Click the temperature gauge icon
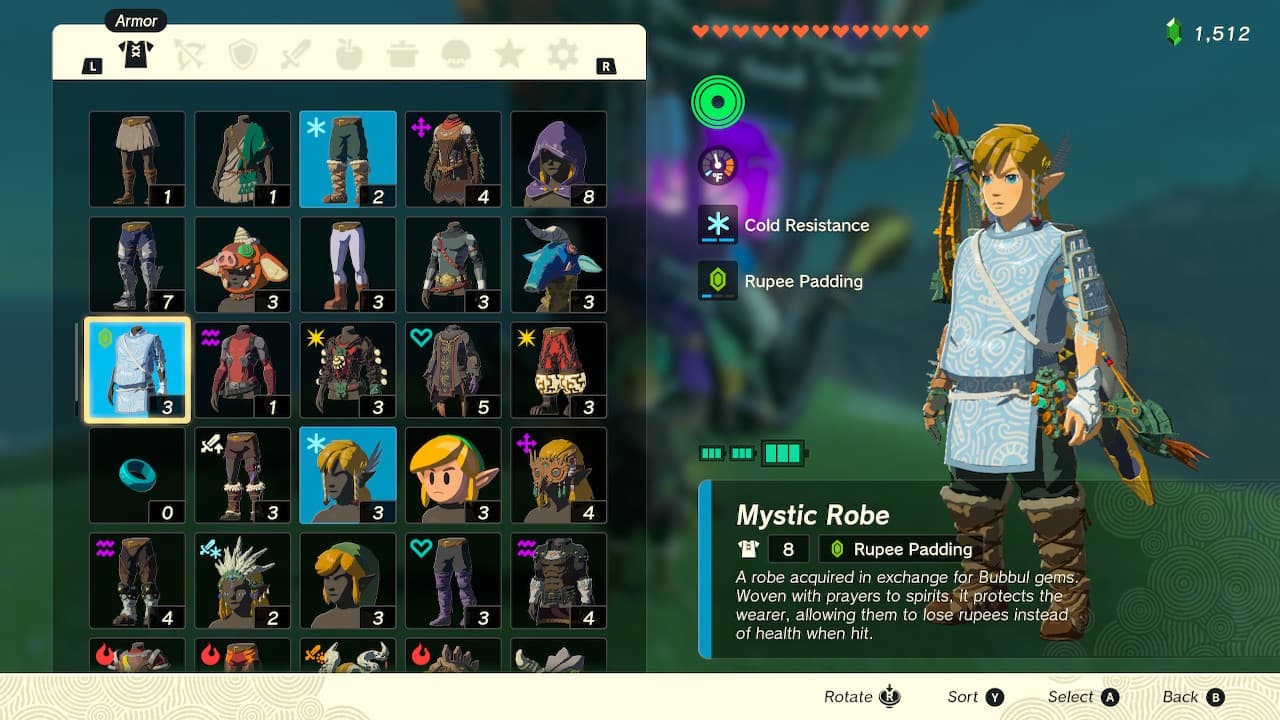This screenshot has height=720, width=1280. 716,165
